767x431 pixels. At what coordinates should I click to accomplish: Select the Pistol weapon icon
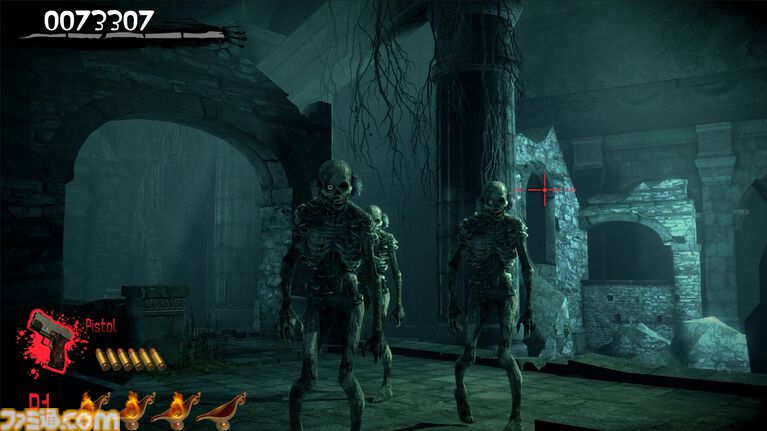click(x=50, y=336)
